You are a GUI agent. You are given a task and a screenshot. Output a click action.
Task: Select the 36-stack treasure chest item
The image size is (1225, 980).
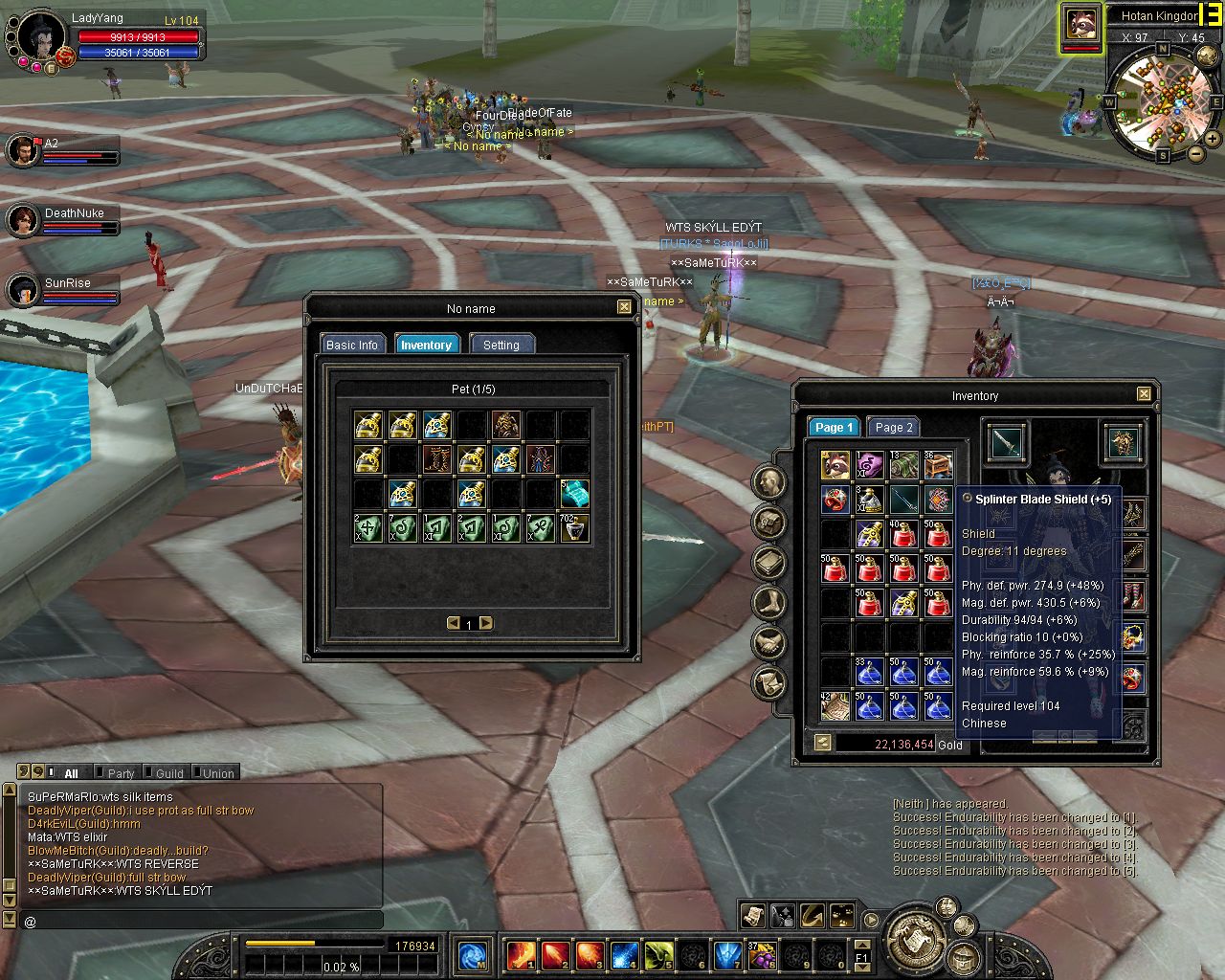pyautogui.click(x=938, y=466)
